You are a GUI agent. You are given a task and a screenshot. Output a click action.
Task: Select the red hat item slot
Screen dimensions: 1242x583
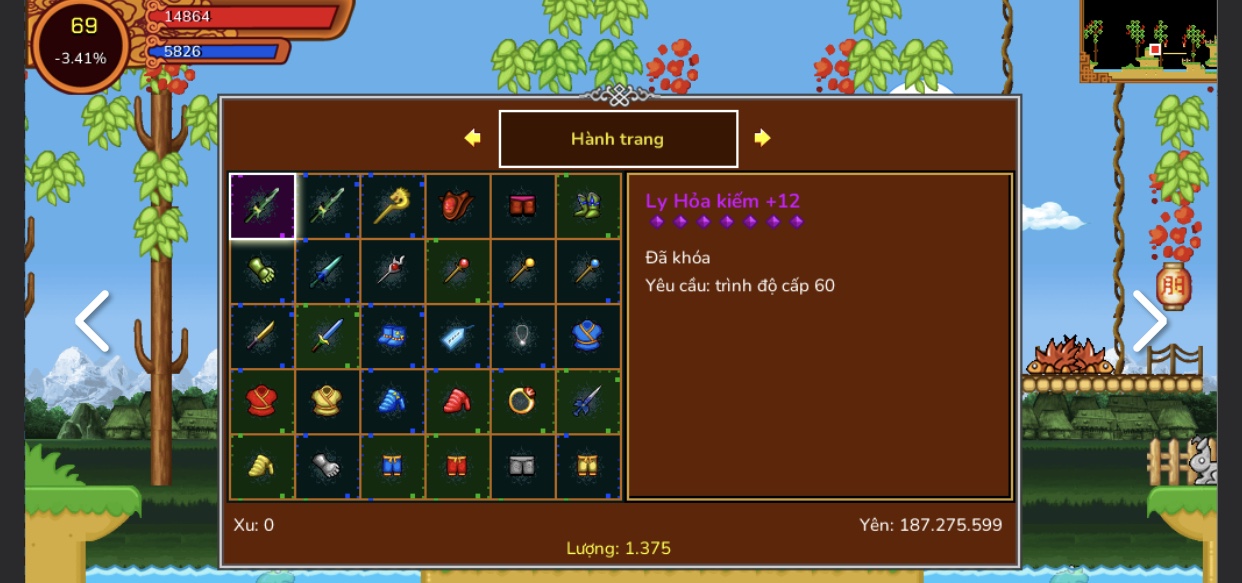(x=457, y=206)
